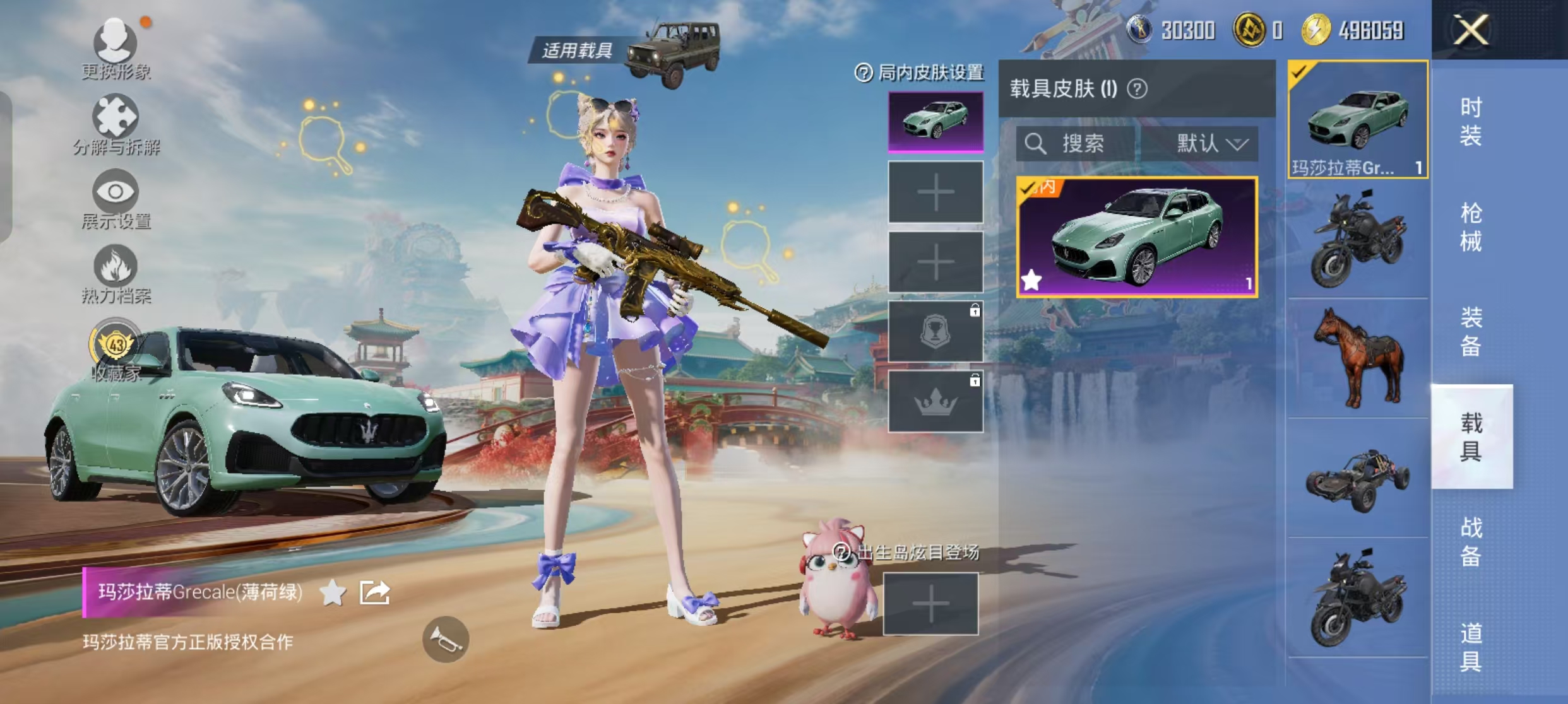Viewport: 1568px width, 704px height.
Task: Select the 装备 equipment tab
Action: coord(1471,332)
